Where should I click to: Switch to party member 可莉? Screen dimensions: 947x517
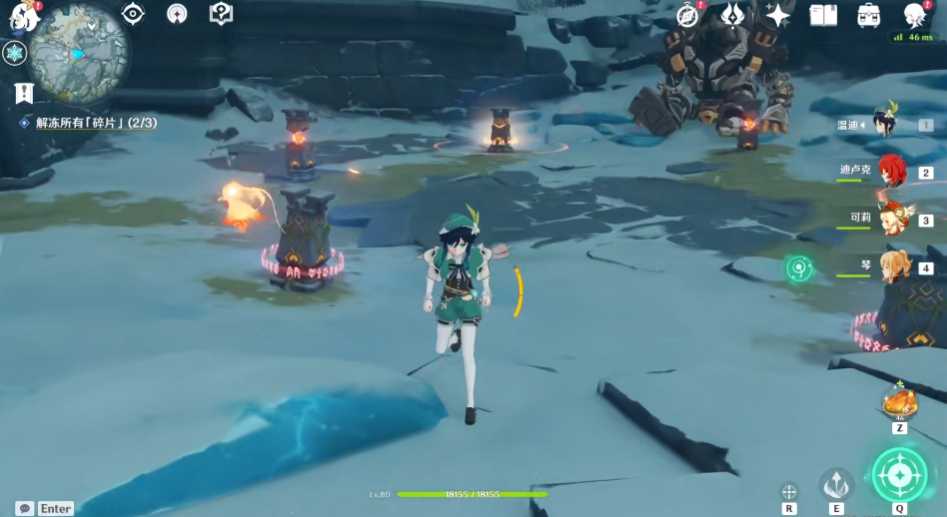click(x=892, y=218)
